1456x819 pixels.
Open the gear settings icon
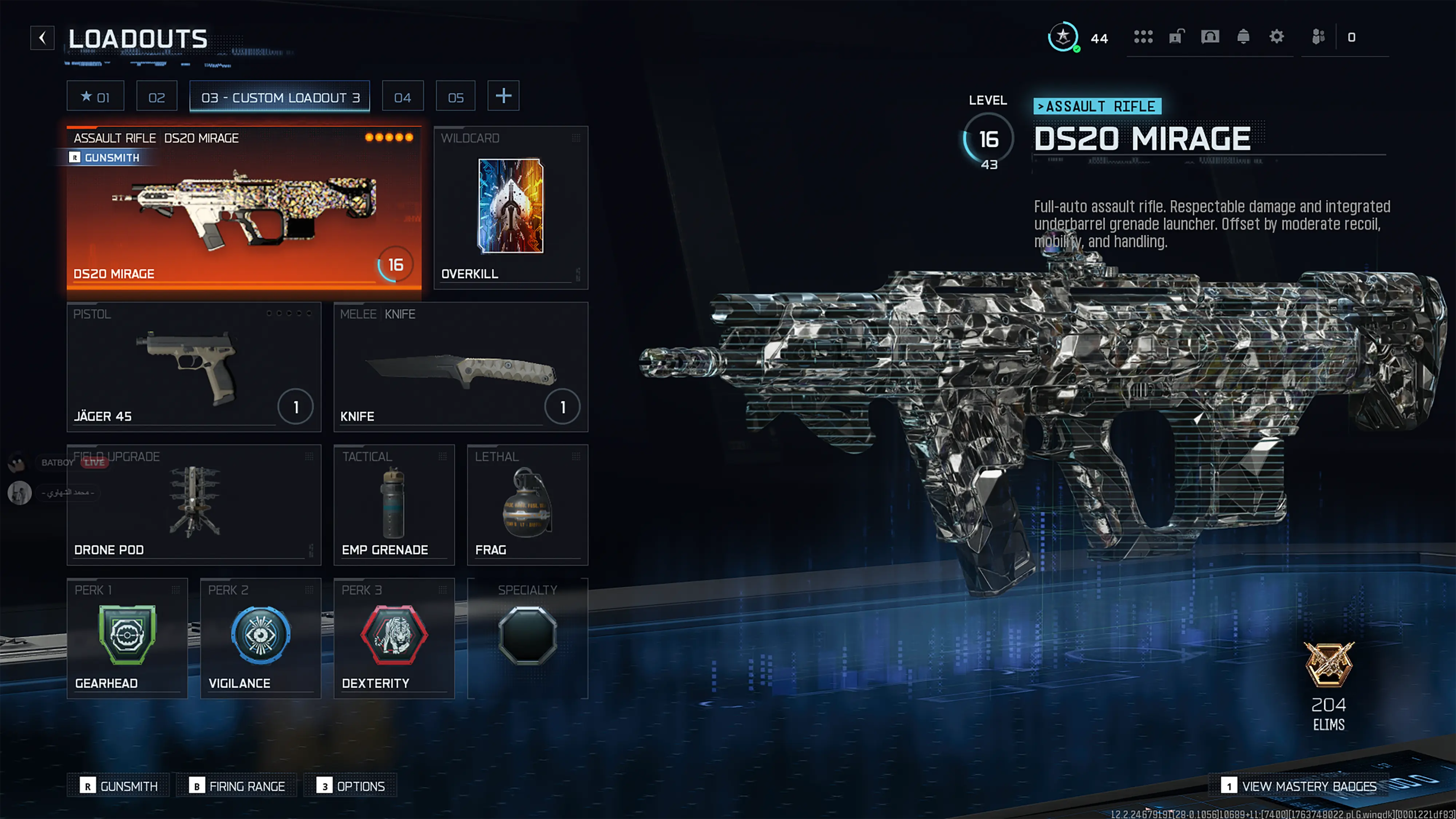pos(1276,37)
